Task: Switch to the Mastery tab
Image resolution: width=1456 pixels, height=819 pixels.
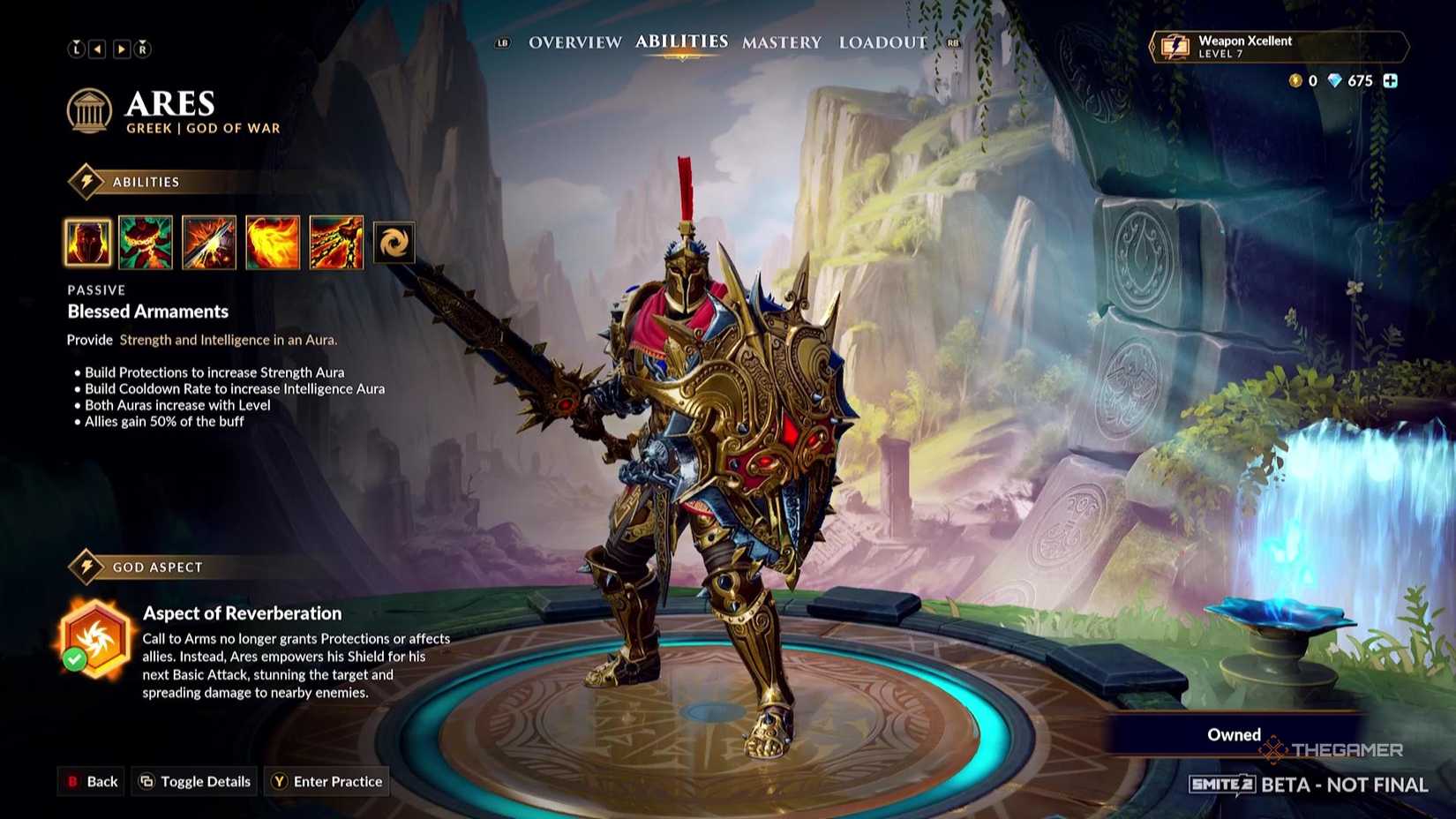Action: click(781, 42)
